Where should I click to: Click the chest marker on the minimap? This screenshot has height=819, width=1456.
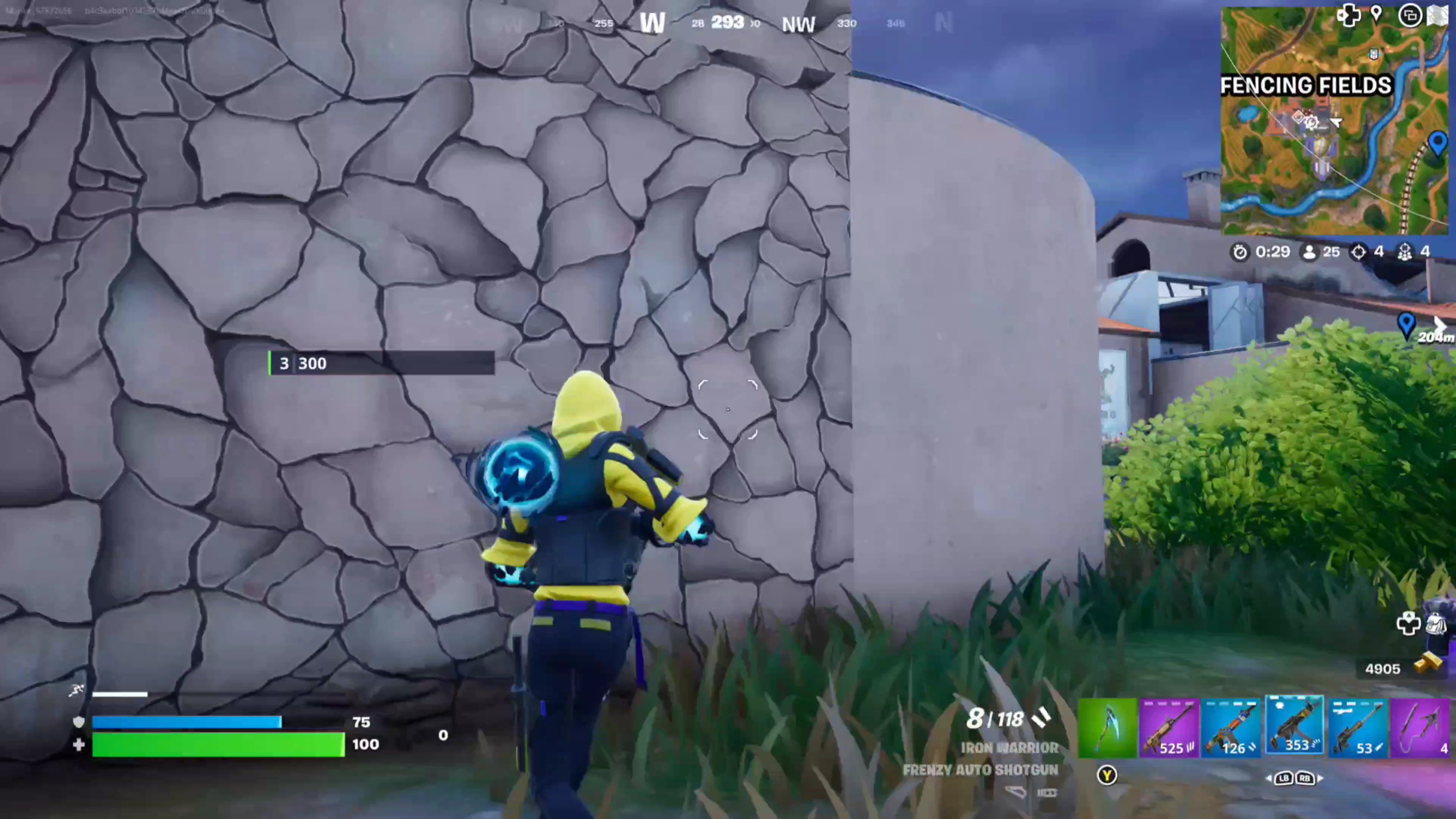(x=1373, y=54)
